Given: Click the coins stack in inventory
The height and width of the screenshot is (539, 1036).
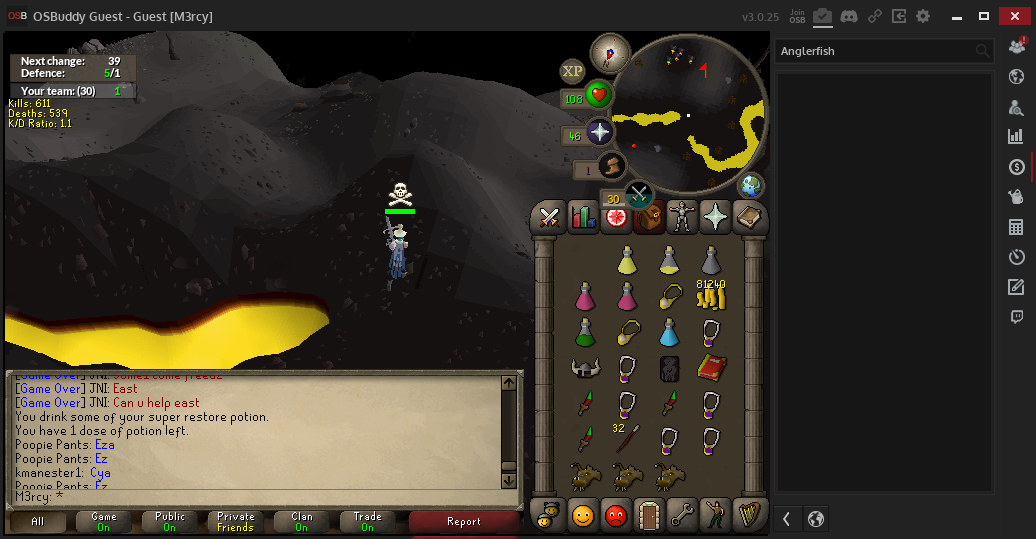Looking at the screenshot, I should [711, 295].
